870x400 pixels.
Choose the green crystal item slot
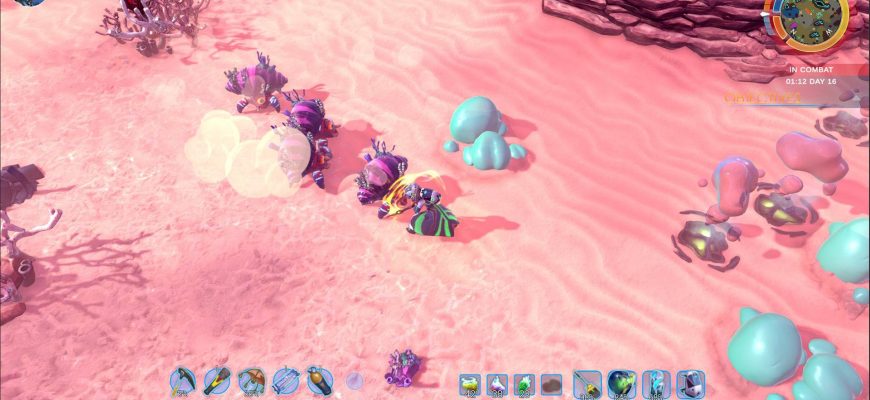point(524,384)
